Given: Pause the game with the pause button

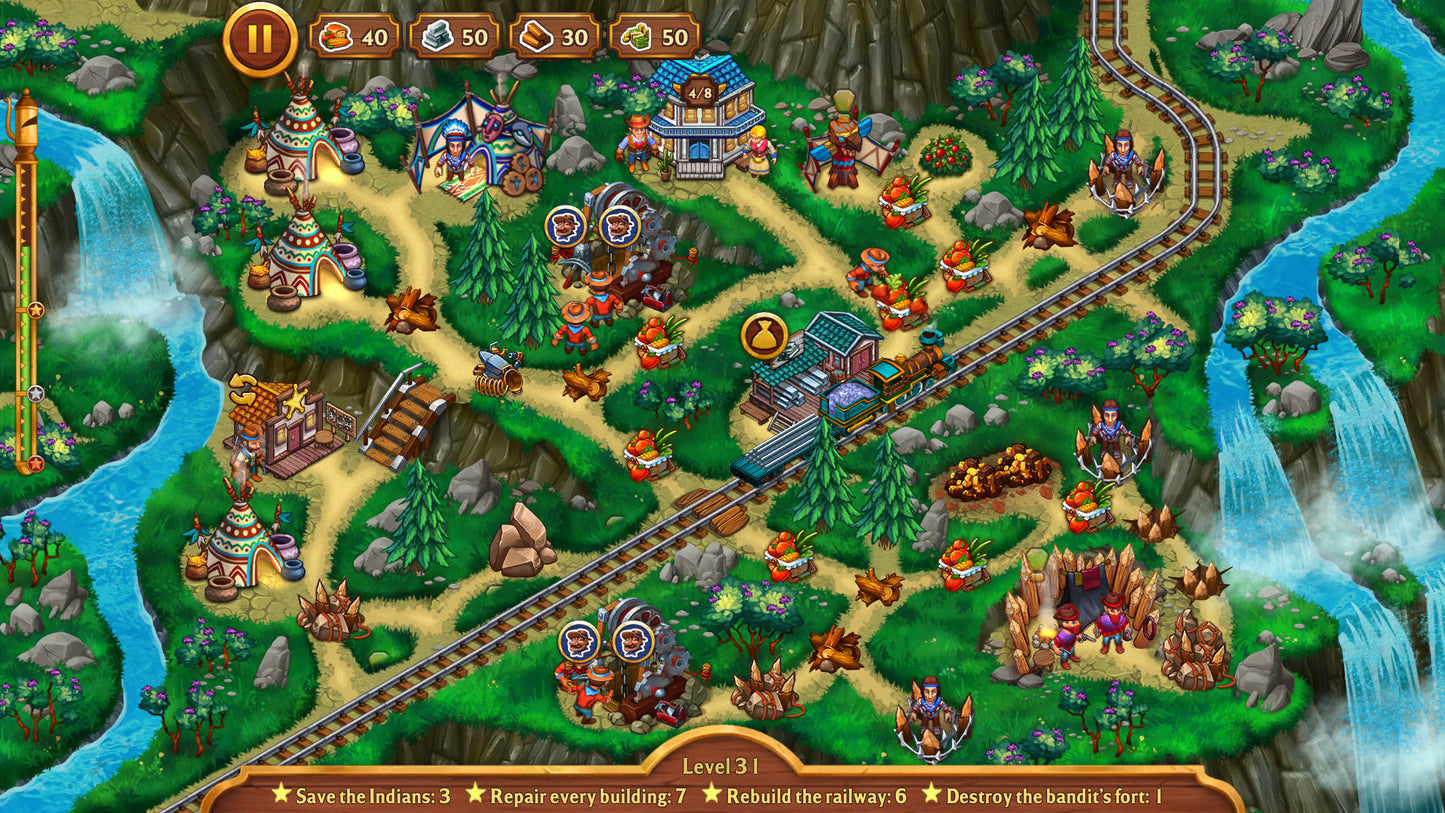Looking at the screenshot, I should pos(258,37).
